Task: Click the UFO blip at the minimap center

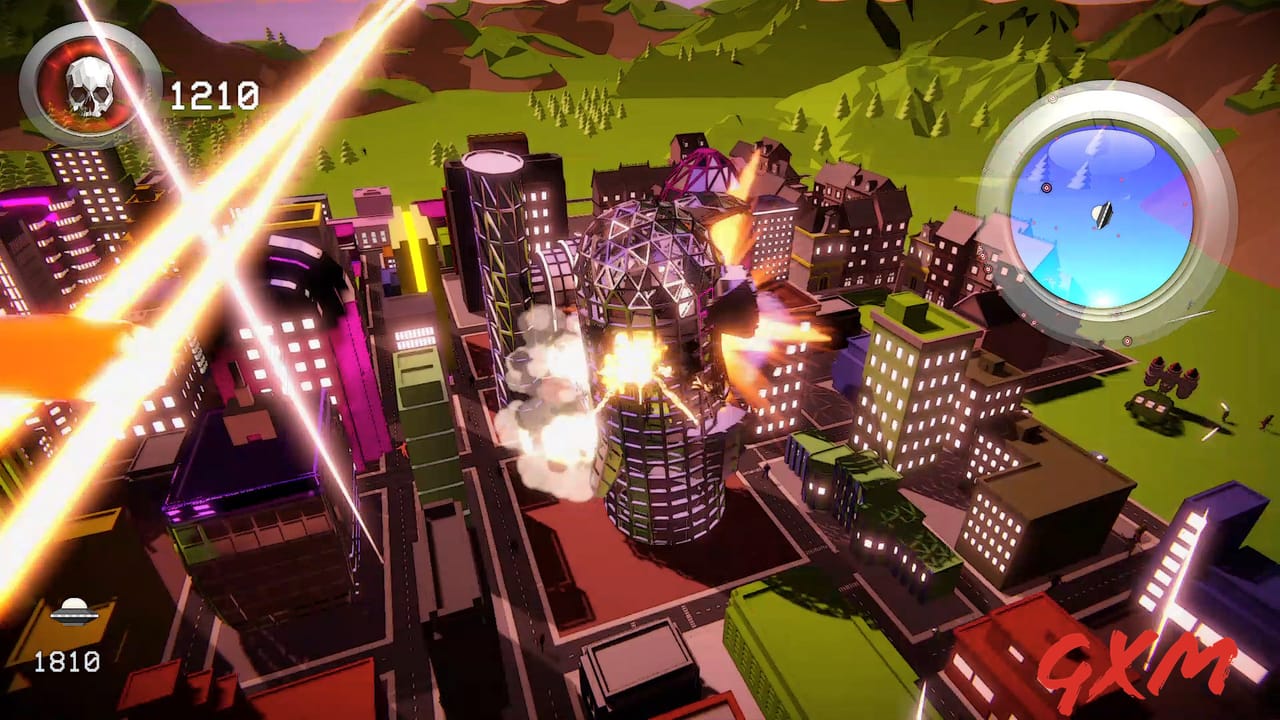Action: 1101,213
